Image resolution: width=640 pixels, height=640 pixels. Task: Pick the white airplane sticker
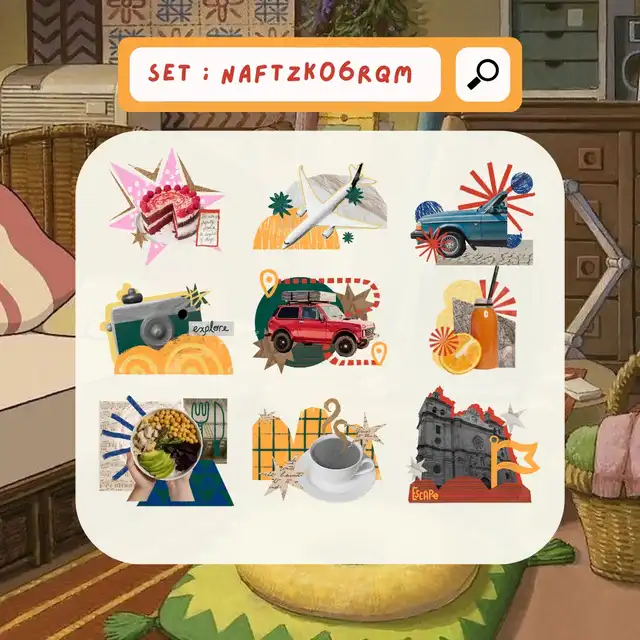tap(319, 208)
